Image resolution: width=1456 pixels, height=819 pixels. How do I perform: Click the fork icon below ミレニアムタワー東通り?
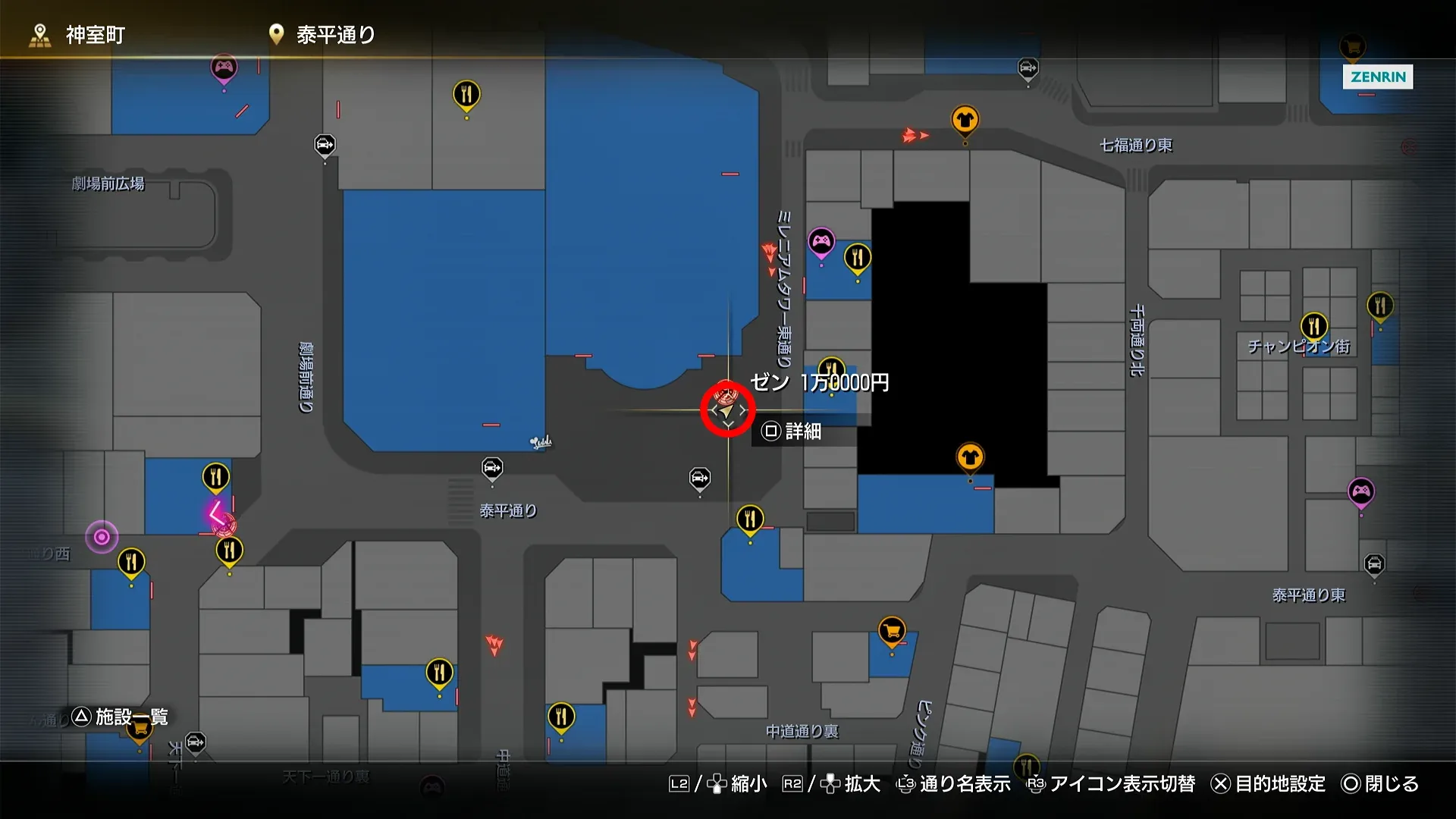click(858, 256)
